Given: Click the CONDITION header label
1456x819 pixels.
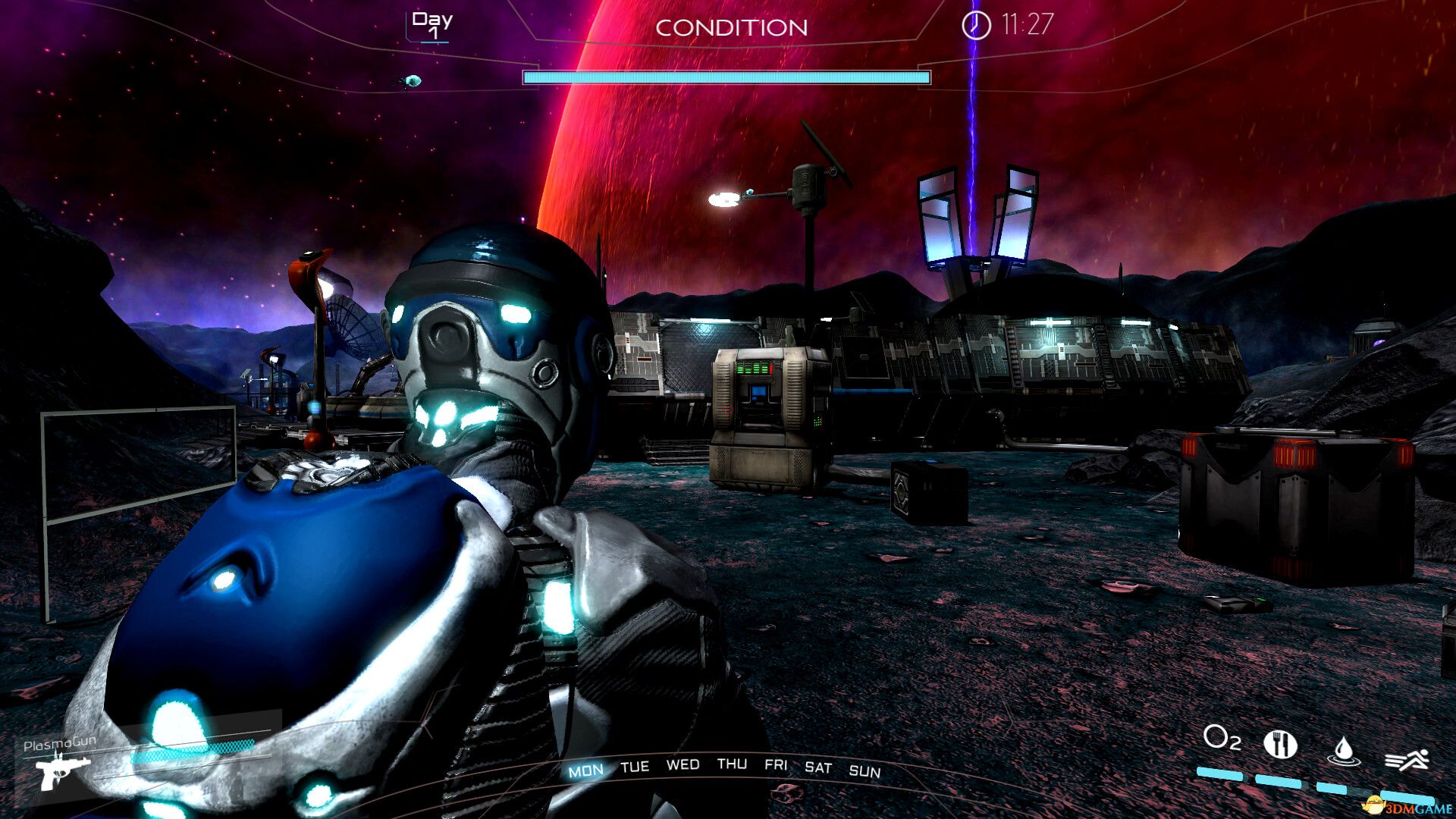Looking at the screenshot, I should (x=731, y=28).
